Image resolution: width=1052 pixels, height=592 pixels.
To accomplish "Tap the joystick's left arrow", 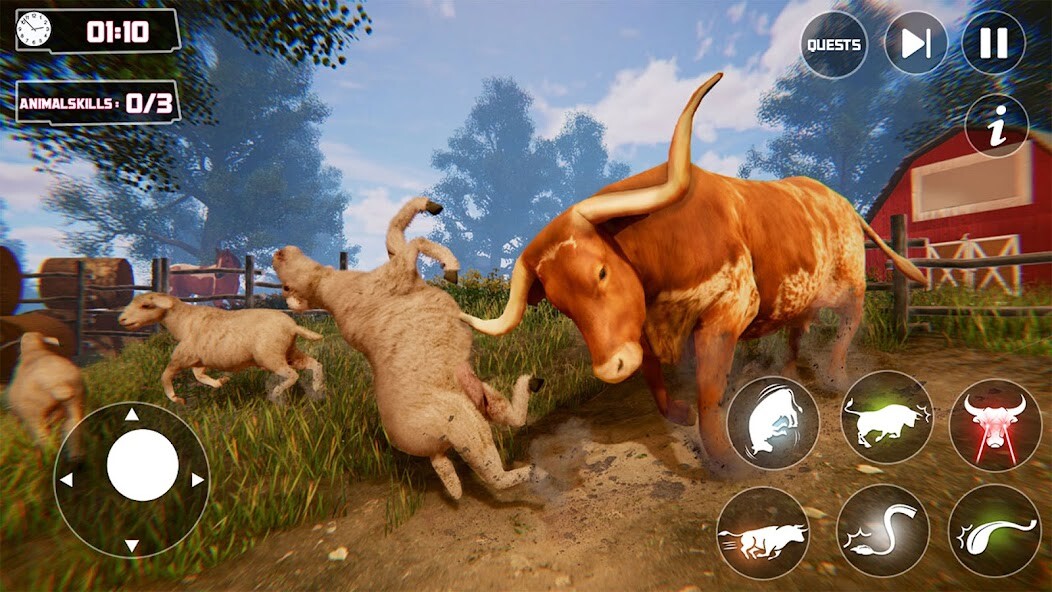I will 66,480.
